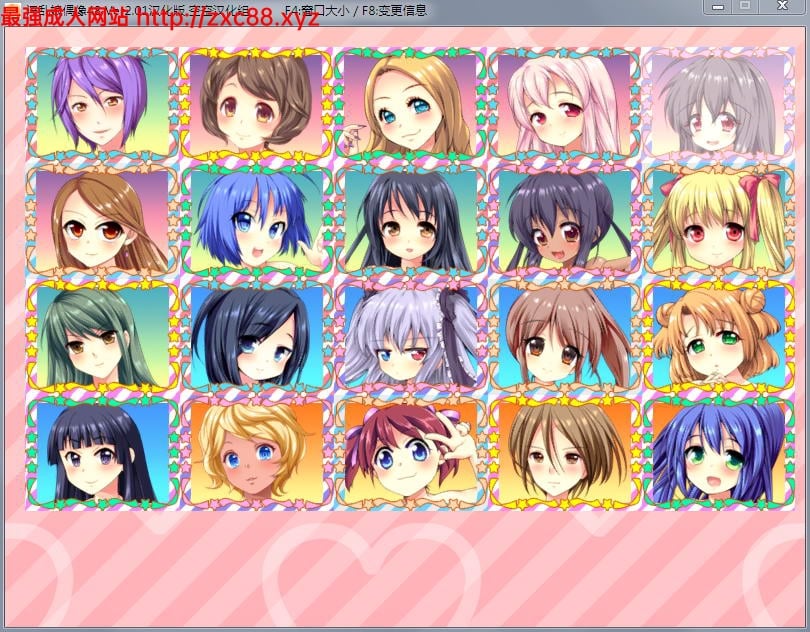810x632 pixels.
Task: Choose the blonde twin-tail girl with red ribbons
Action: tap(718, 220)
